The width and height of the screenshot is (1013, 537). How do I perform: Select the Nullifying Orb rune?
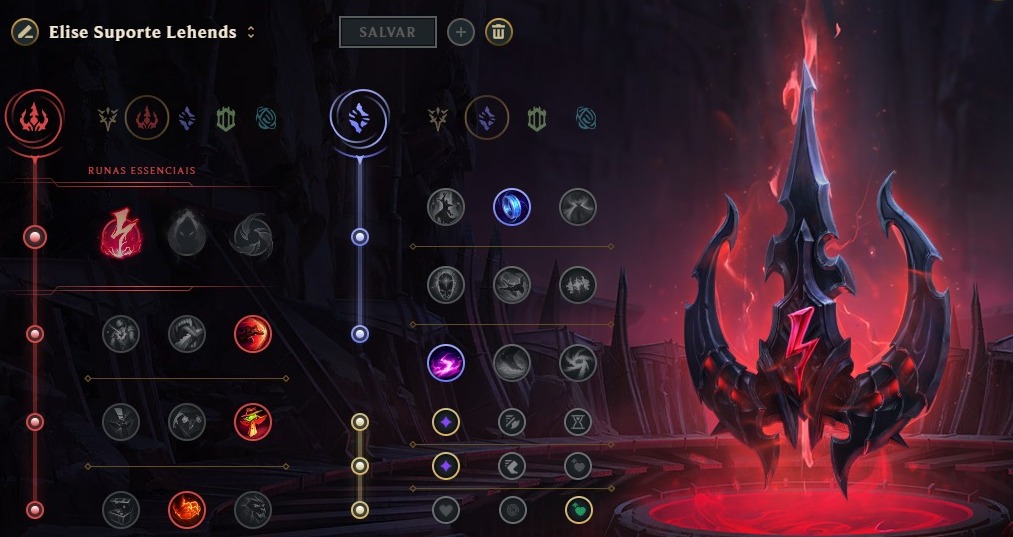445,207
